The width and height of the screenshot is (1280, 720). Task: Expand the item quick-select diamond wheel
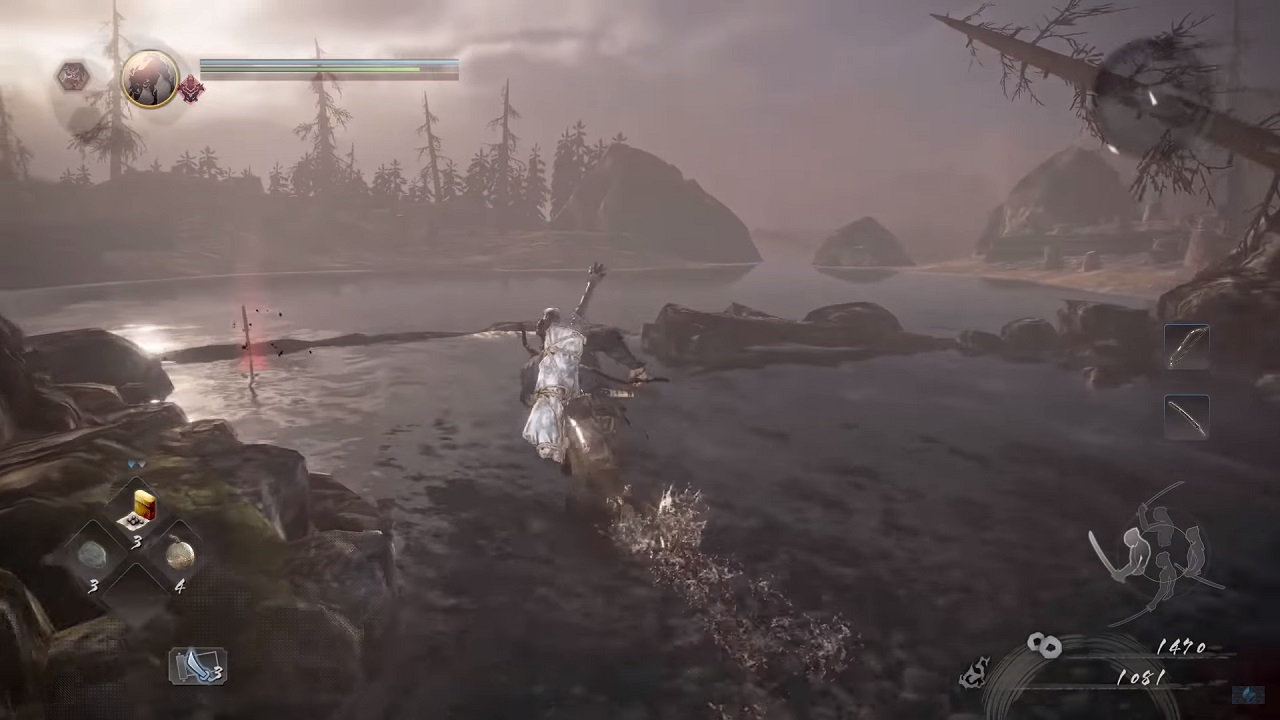(140, 550)
